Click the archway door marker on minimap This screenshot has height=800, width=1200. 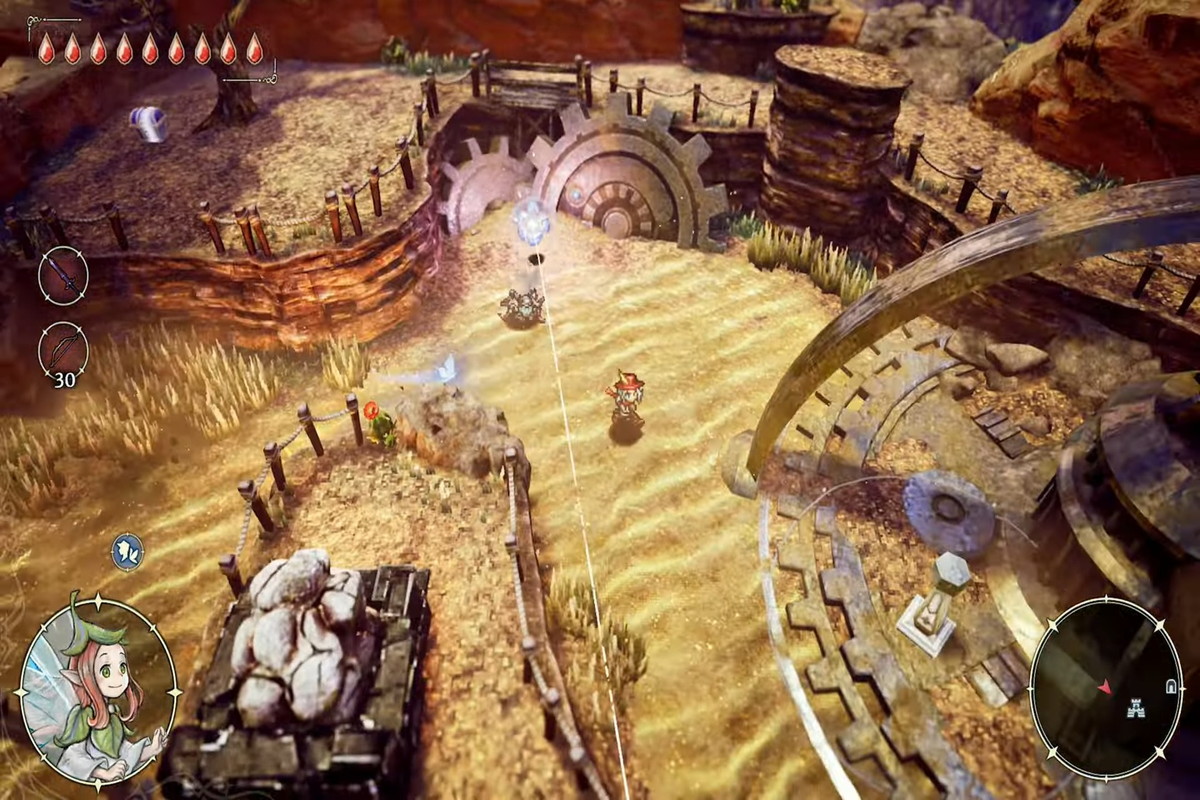[x=1170, y=686]
